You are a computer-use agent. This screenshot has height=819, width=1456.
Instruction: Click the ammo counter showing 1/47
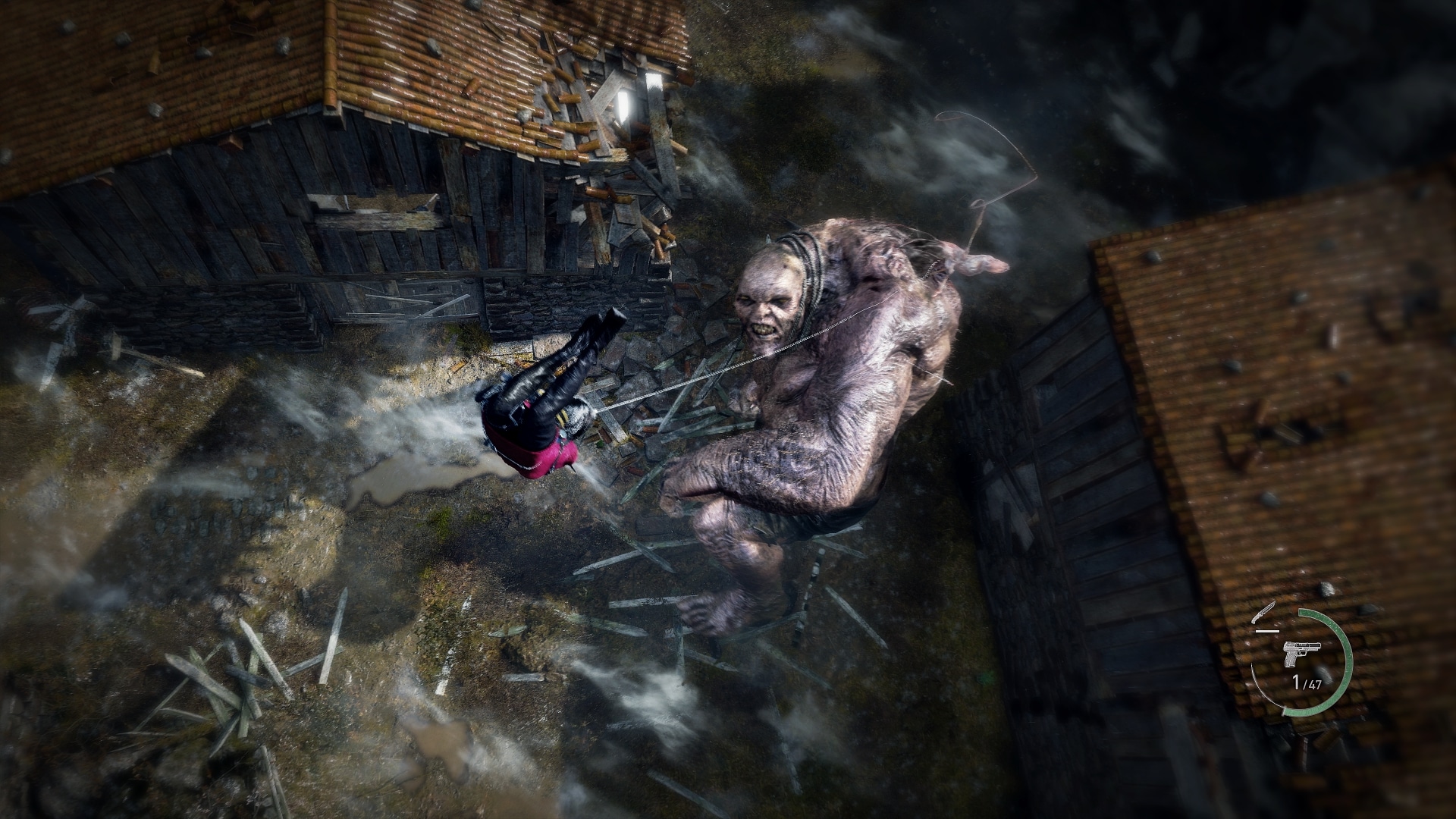click(x=1307, y=681)
